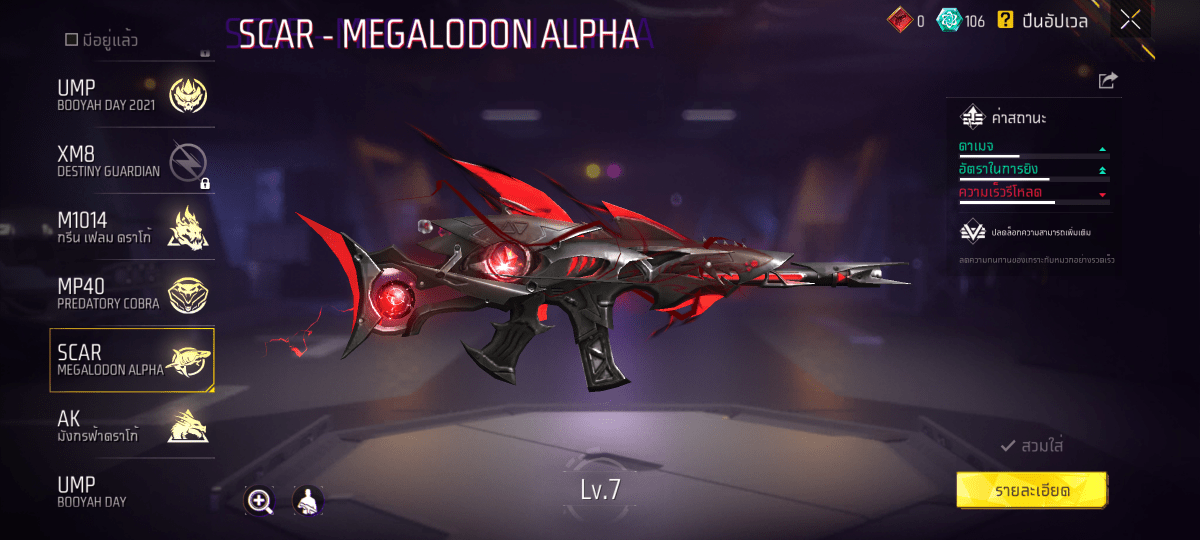Open the yellow รายละเอียด details button

1031,491
